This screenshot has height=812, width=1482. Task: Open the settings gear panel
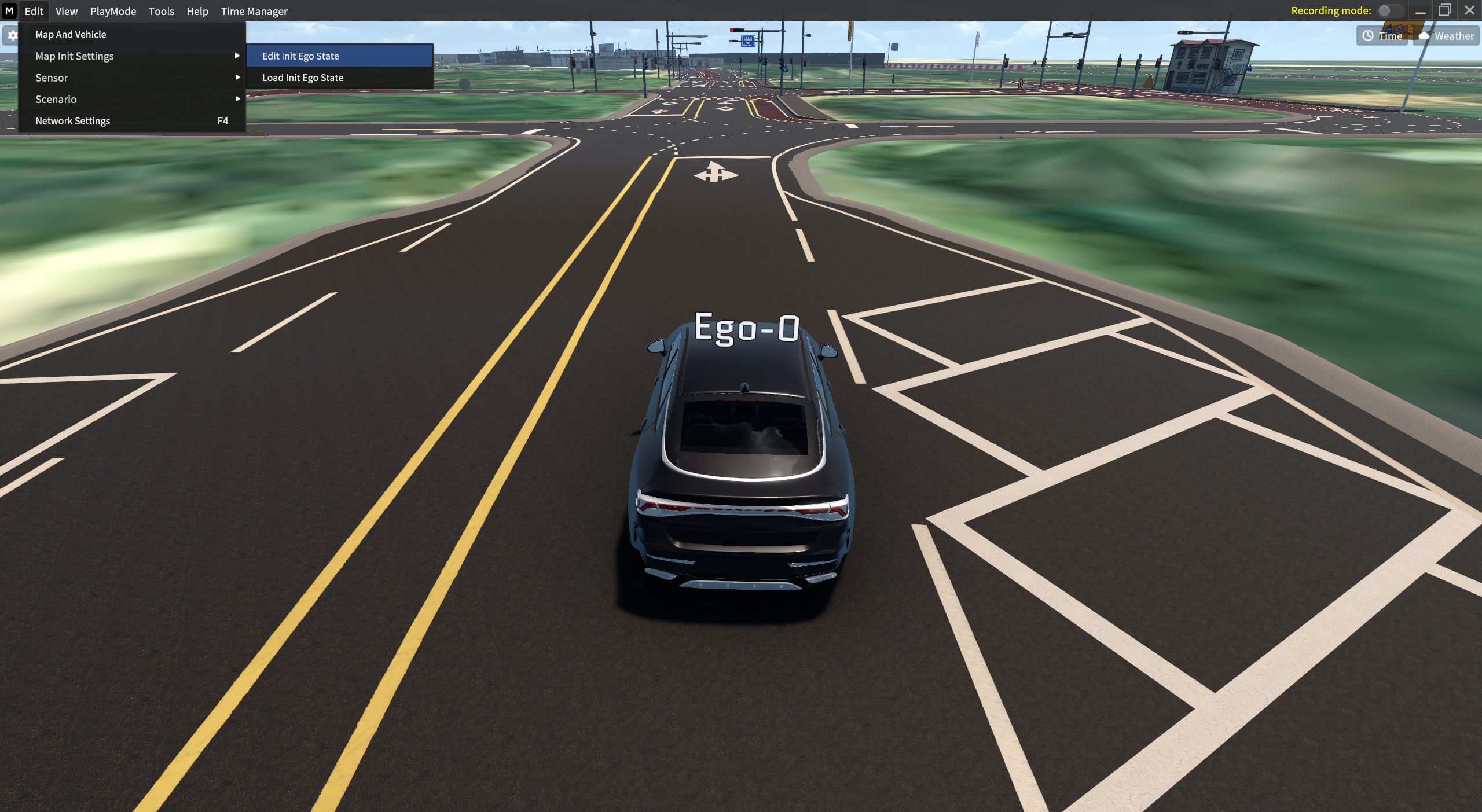click(12, 35)
